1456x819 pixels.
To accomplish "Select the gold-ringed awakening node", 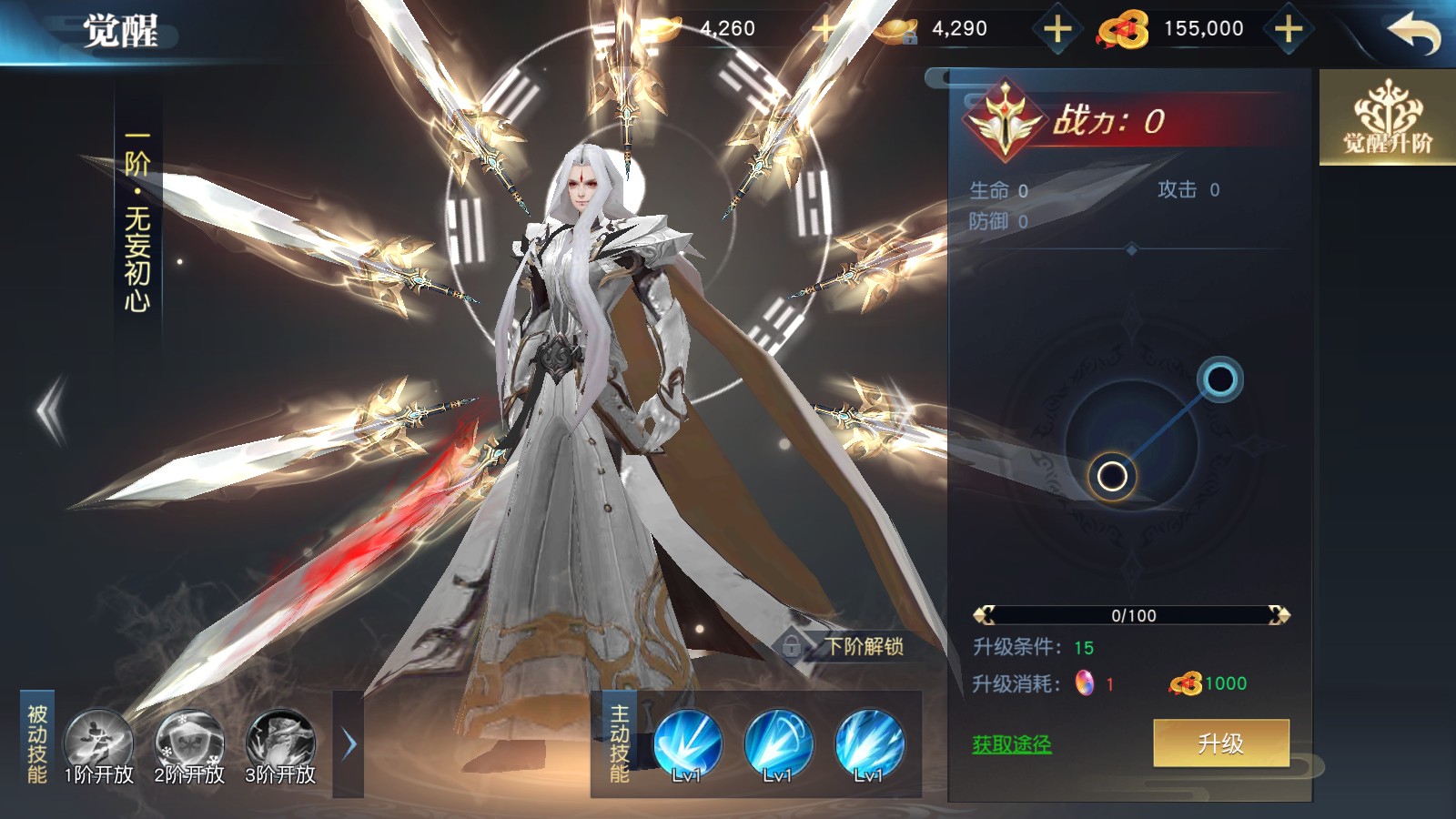I will point(1112,476).
